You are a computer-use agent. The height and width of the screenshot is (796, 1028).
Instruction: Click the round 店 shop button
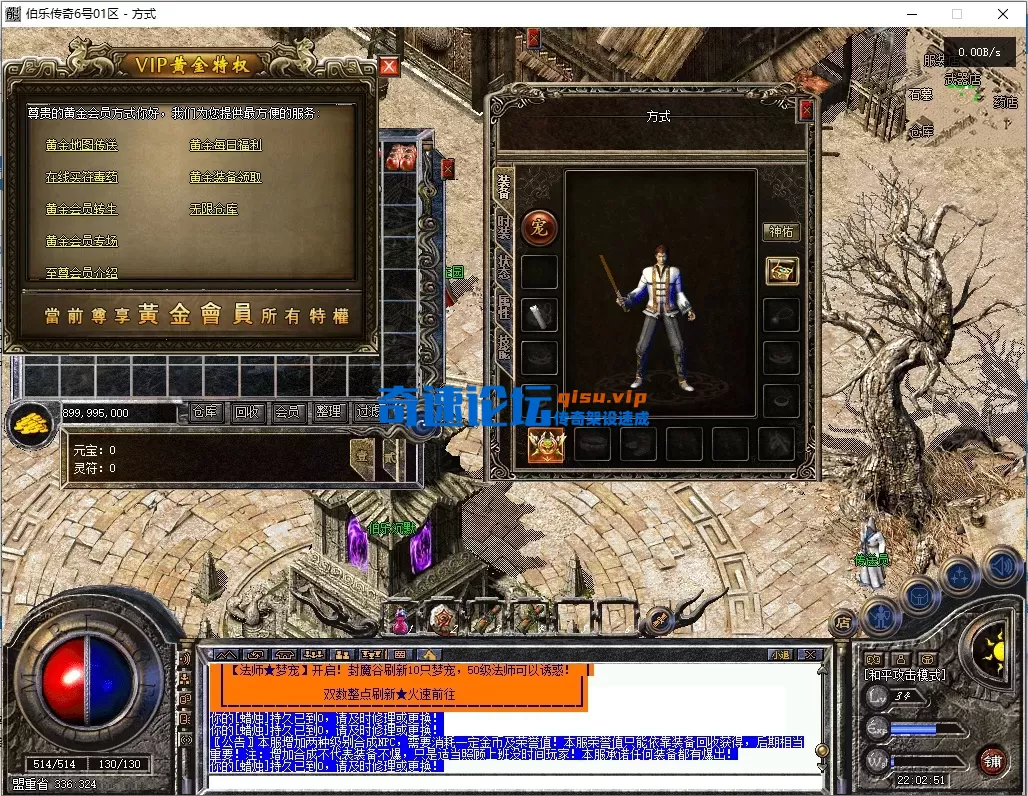pos(844,622)
